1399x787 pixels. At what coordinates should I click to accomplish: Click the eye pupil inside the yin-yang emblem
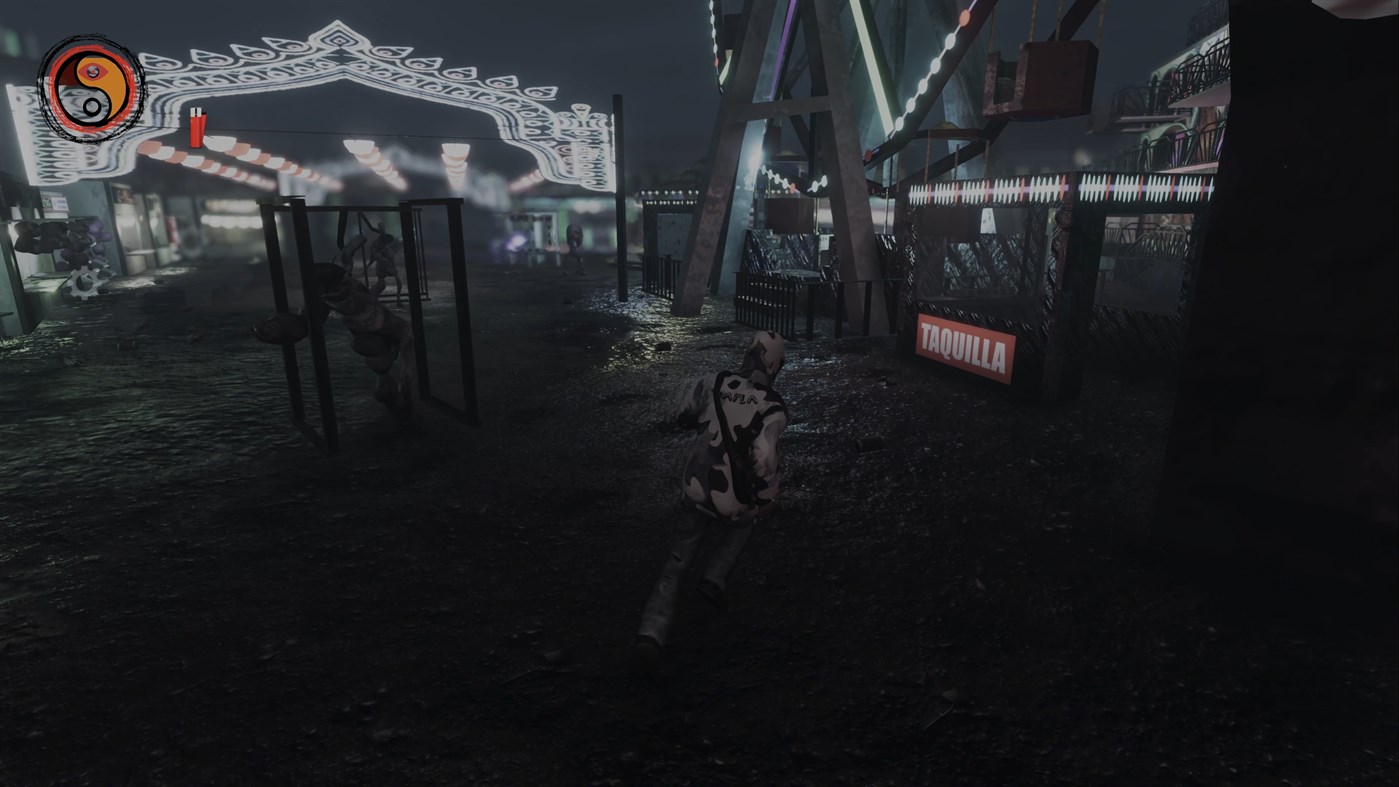point(93,71)
